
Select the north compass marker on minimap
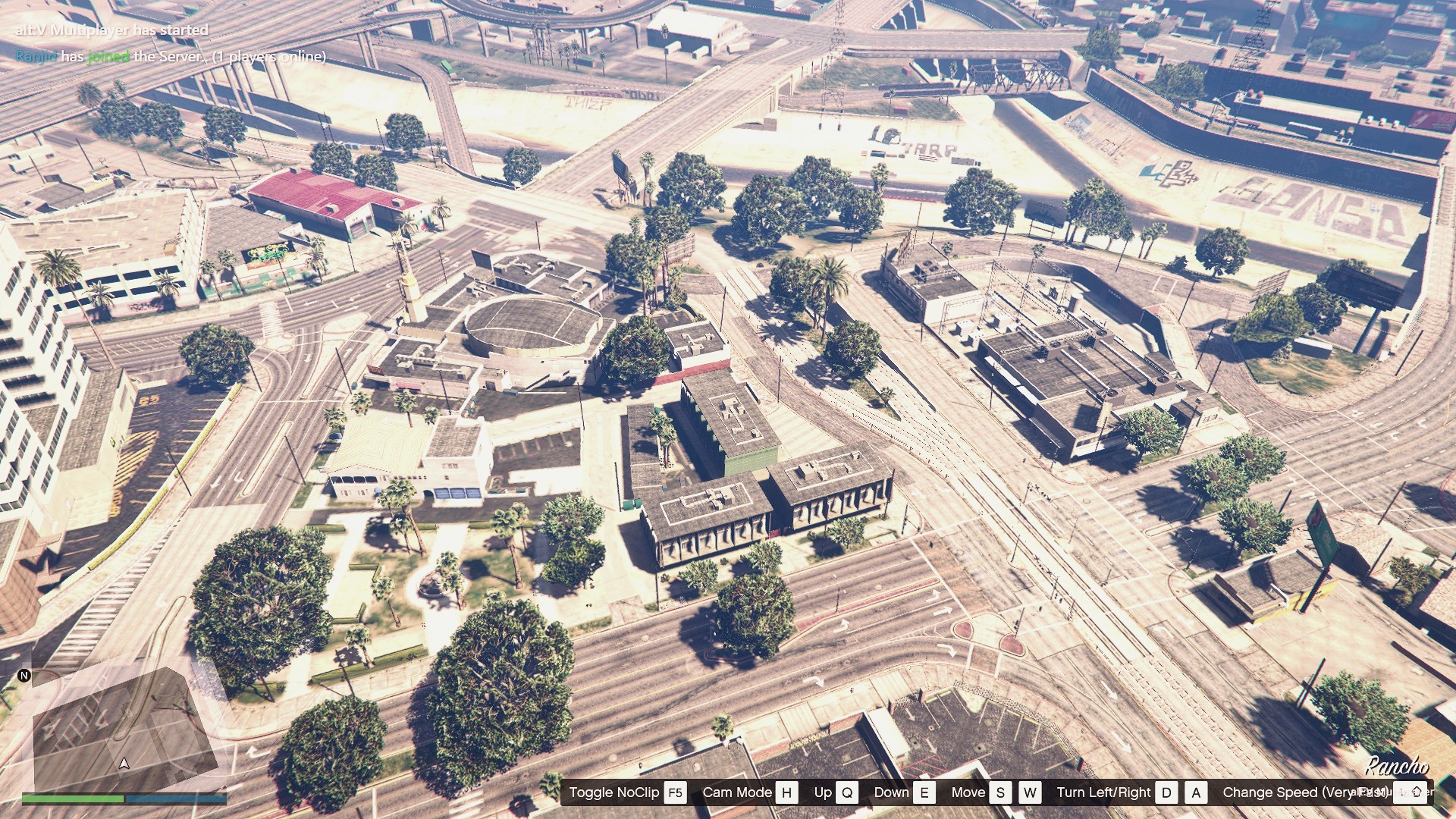click(24, 675)
